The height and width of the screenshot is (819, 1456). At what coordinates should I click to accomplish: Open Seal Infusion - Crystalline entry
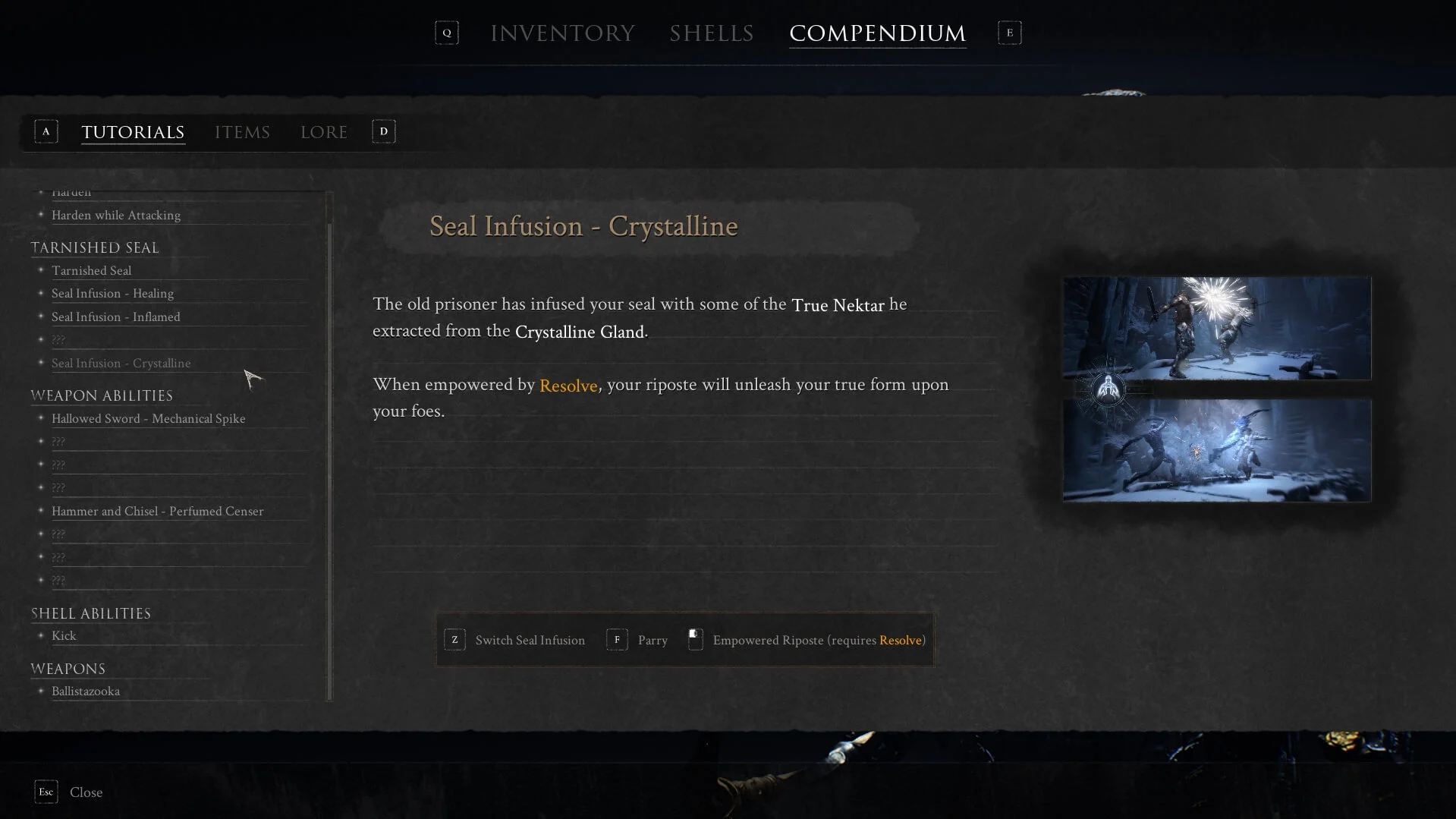[121, 364]
